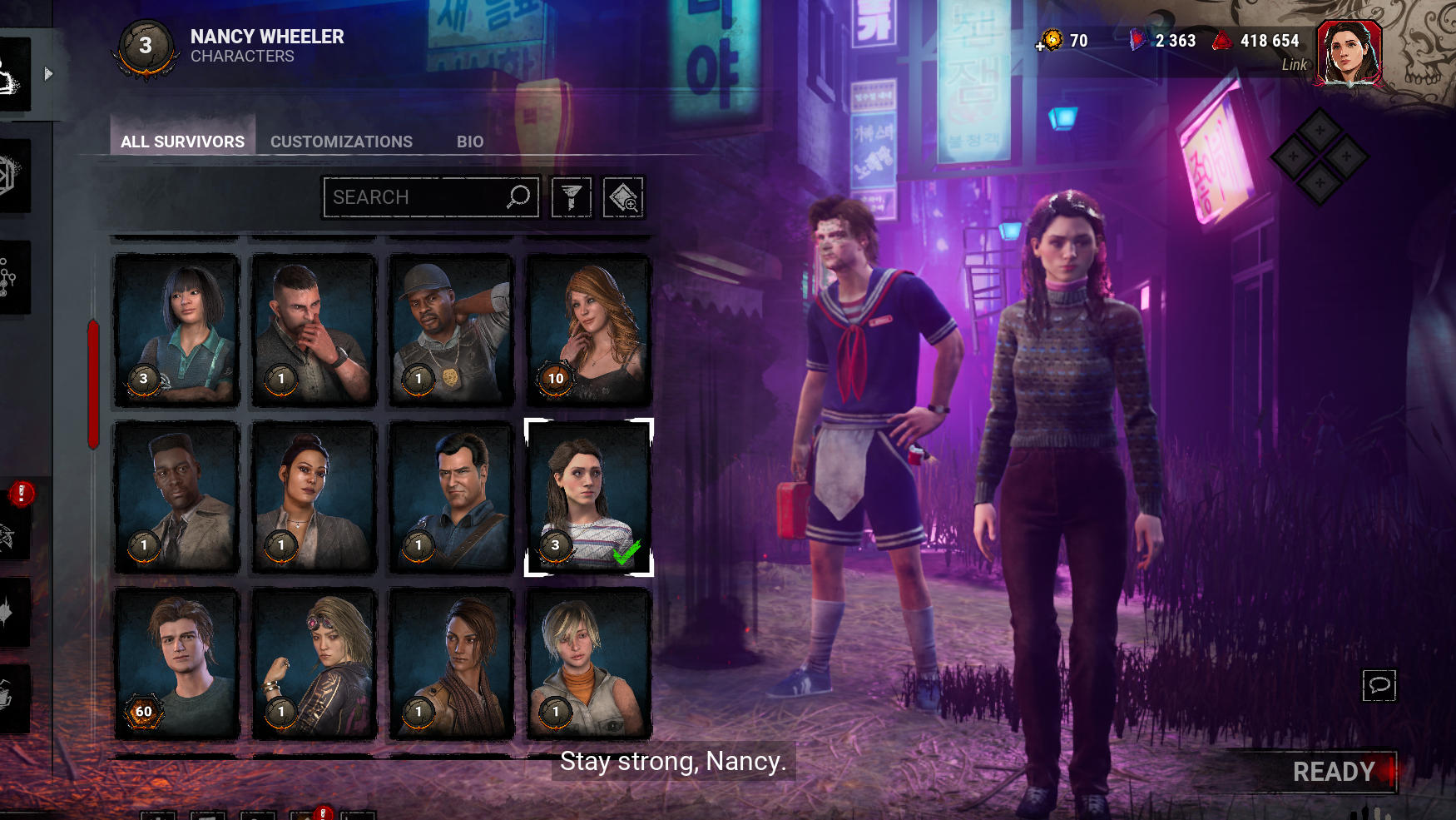Viewport: 1456px width, 820px height.
Task: Choose the level 60 Steve Harrington portrait
Action: 177,663
